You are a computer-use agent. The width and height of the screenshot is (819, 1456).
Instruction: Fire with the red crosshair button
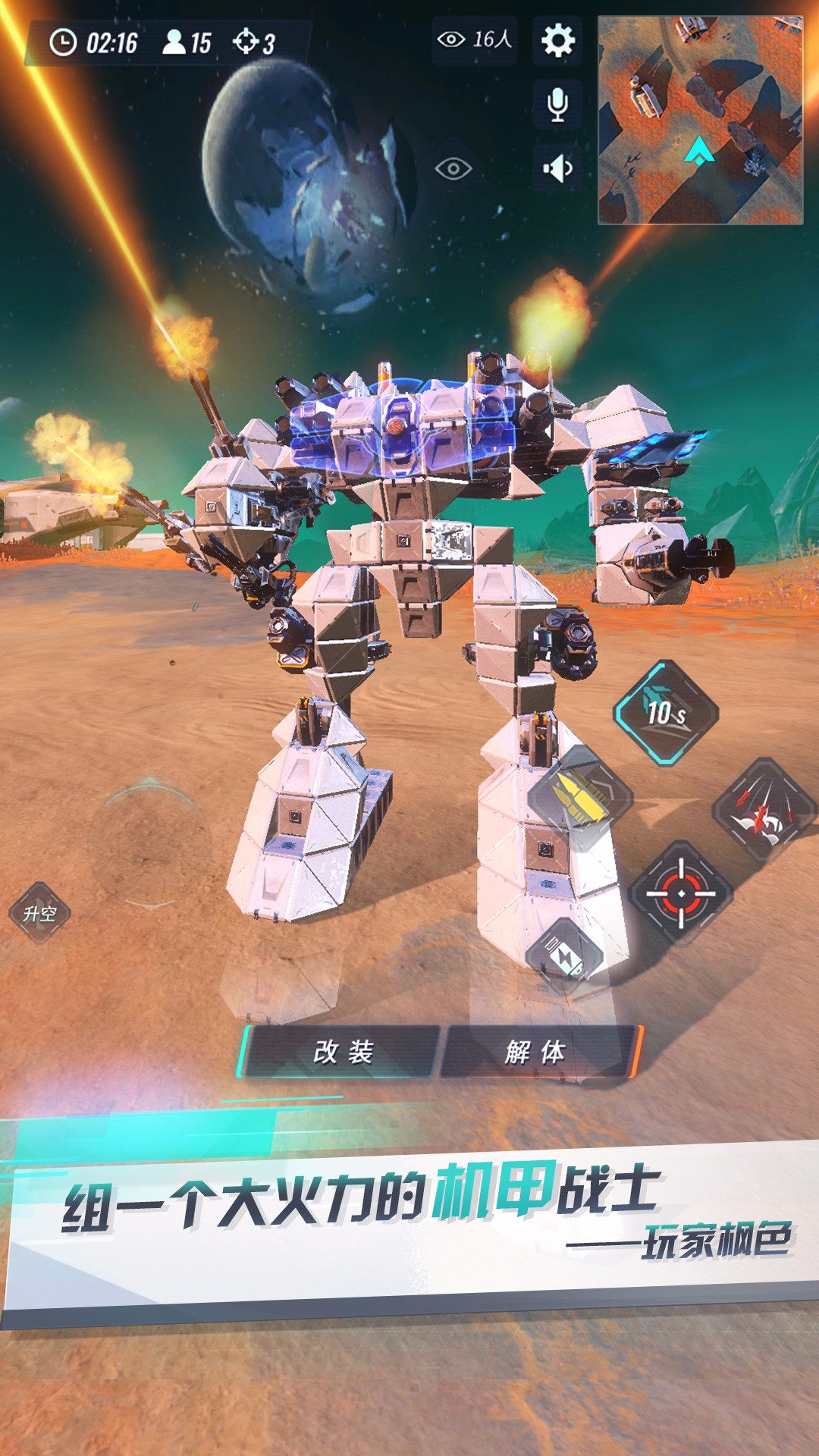click(x=680, y=893)
